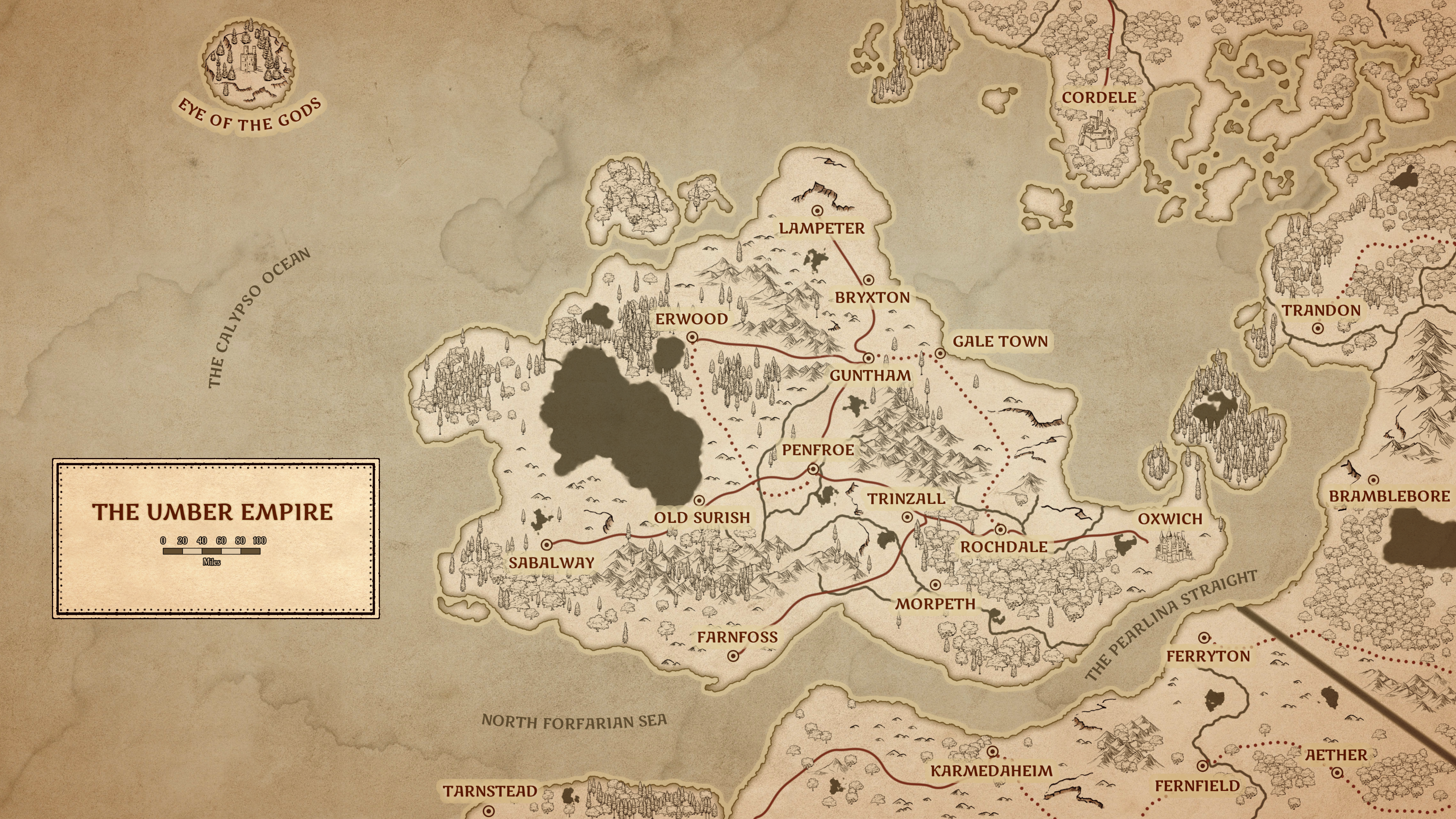This screenshot has width=1456, height=819.
Task: Select the Ferryton town marker
Action: (x=1205, y=637)
